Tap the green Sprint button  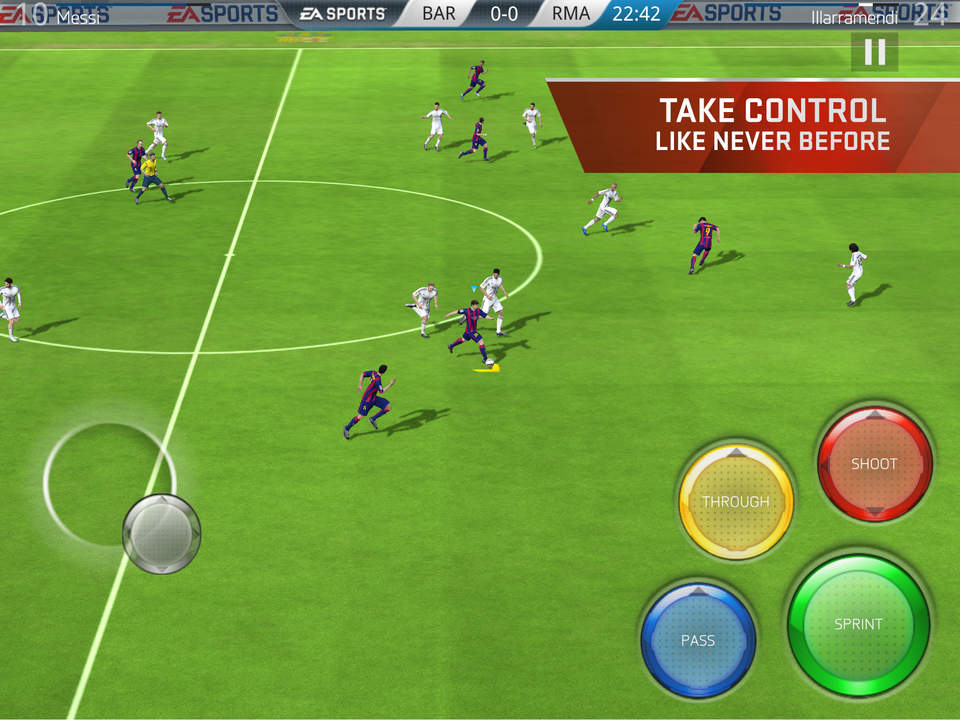tap(858, 624)
